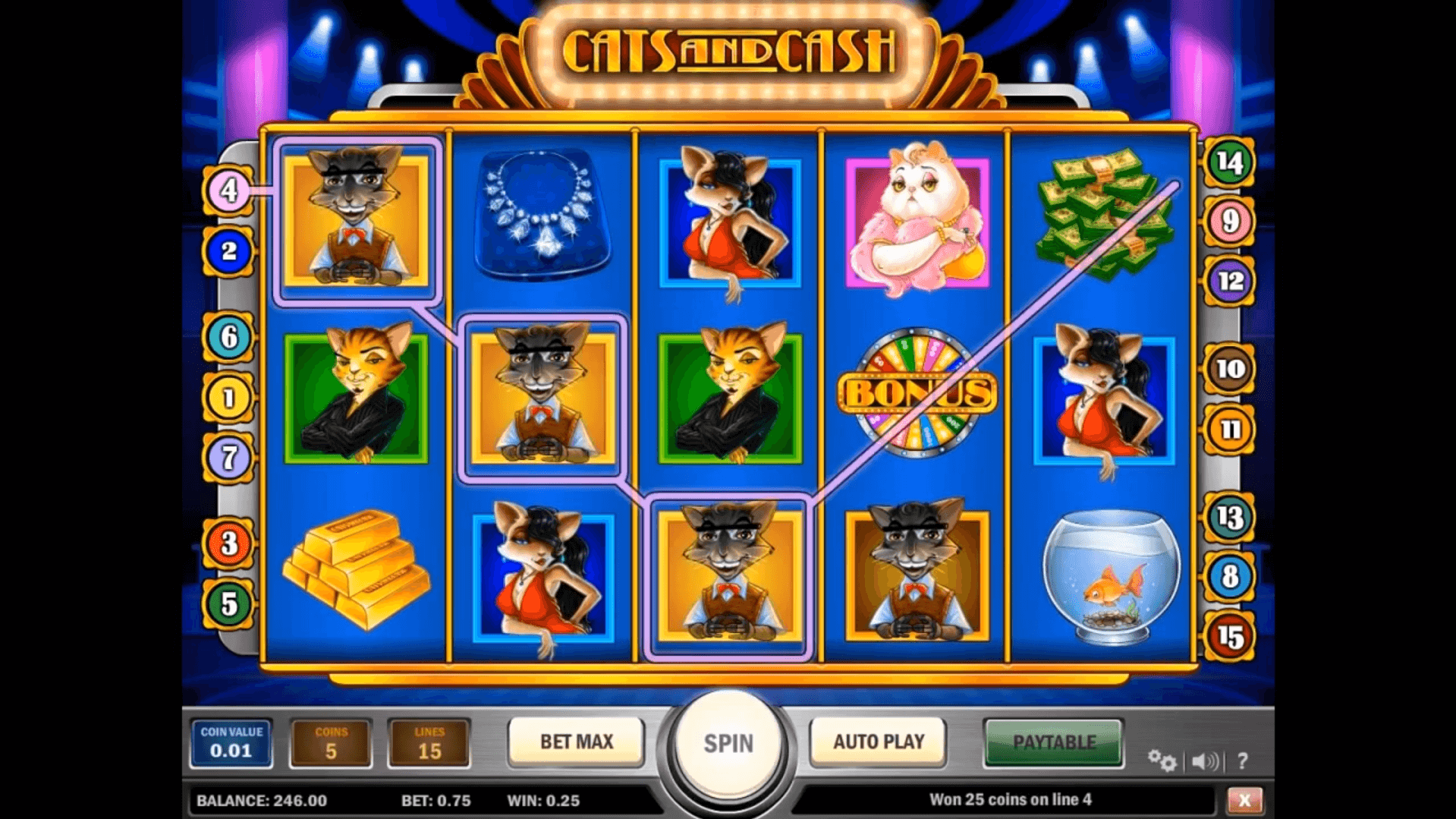This screenshot has width=1456, height=819.
Task: Open help with the question mark
Action: 1242,761
